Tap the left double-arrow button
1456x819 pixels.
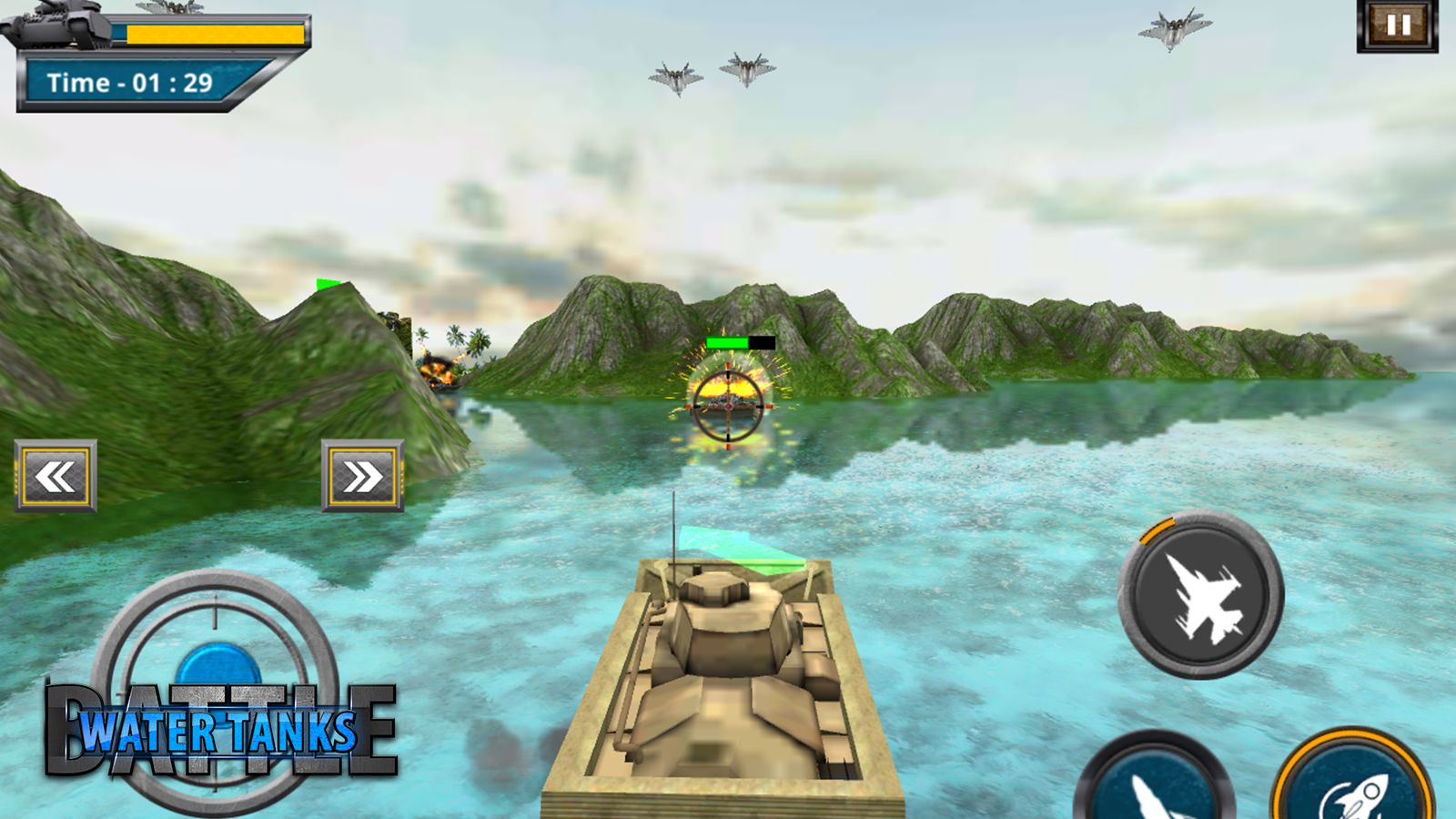56,476
